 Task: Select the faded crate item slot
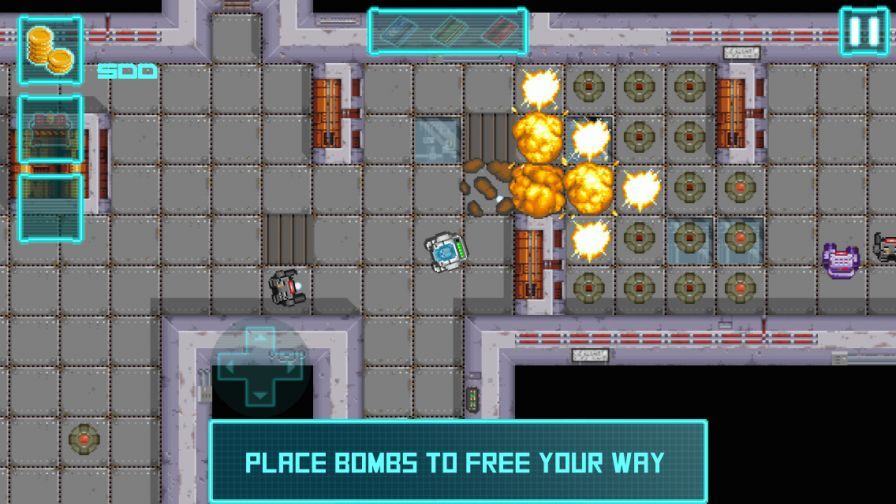[x=50, y=130]
